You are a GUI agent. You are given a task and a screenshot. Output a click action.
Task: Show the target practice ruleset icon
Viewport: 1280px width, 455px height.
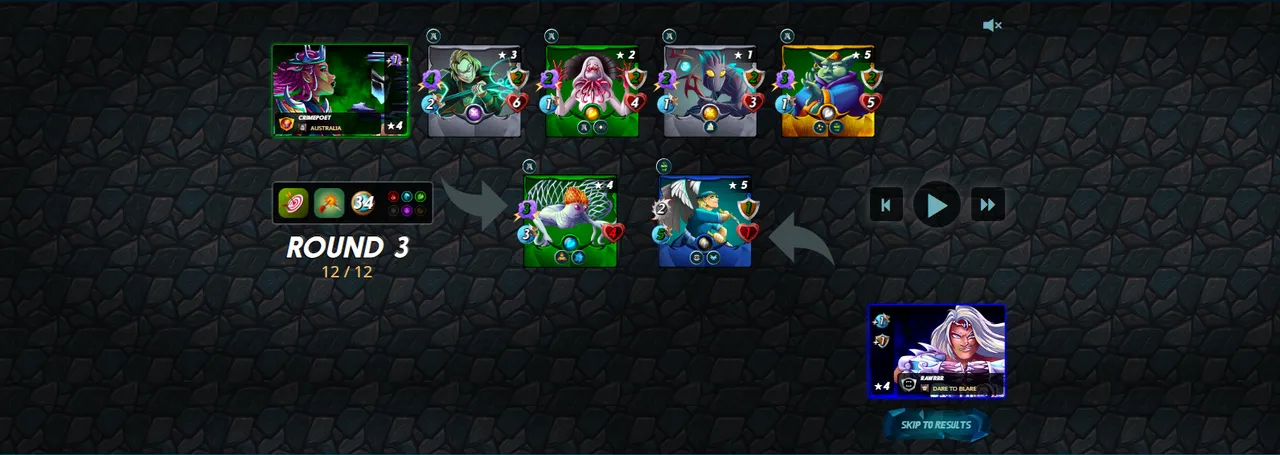click(x=293, y=203)
